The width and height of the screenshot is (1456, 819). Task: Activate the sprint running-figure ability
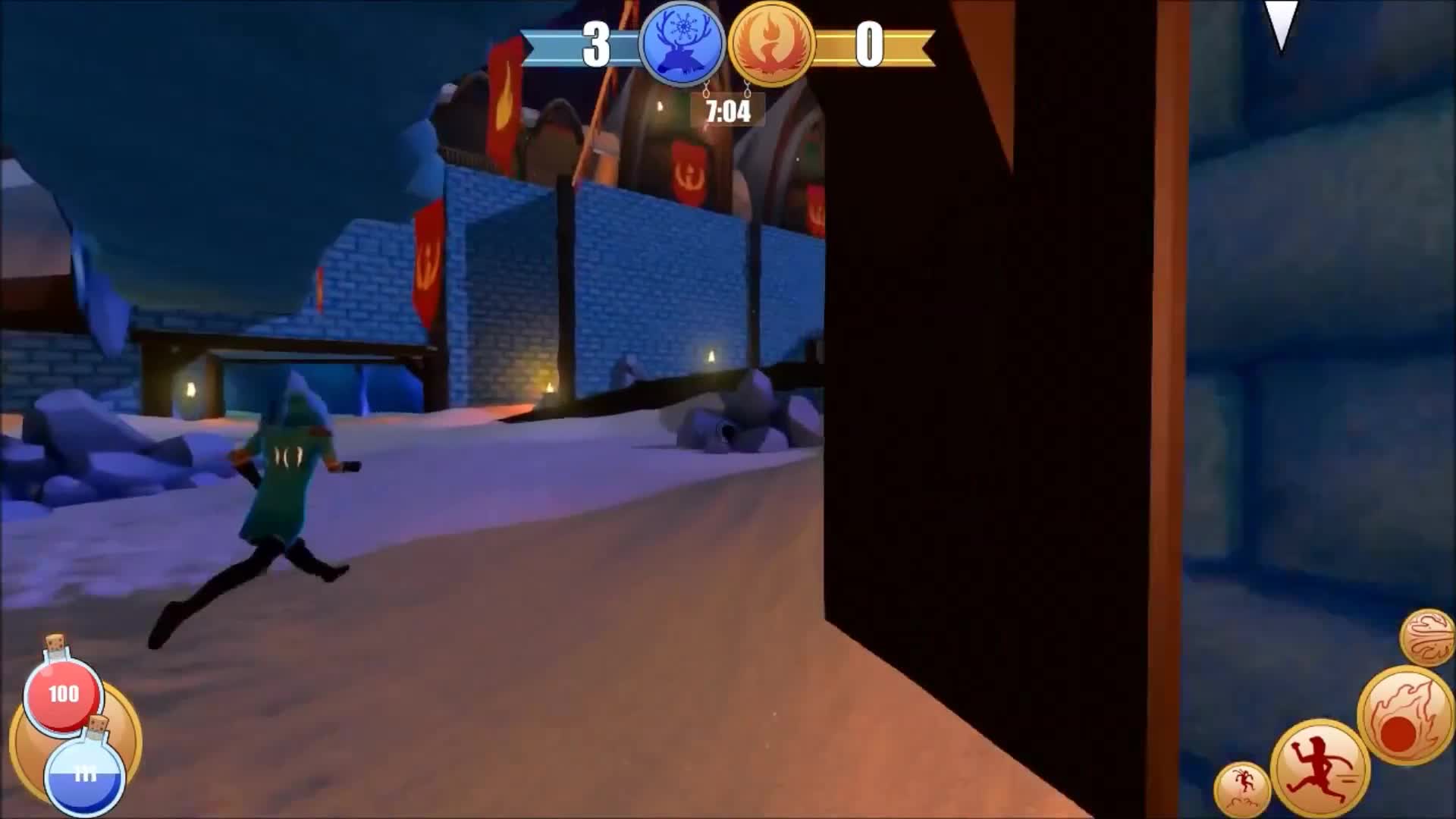coord(1318,770)
